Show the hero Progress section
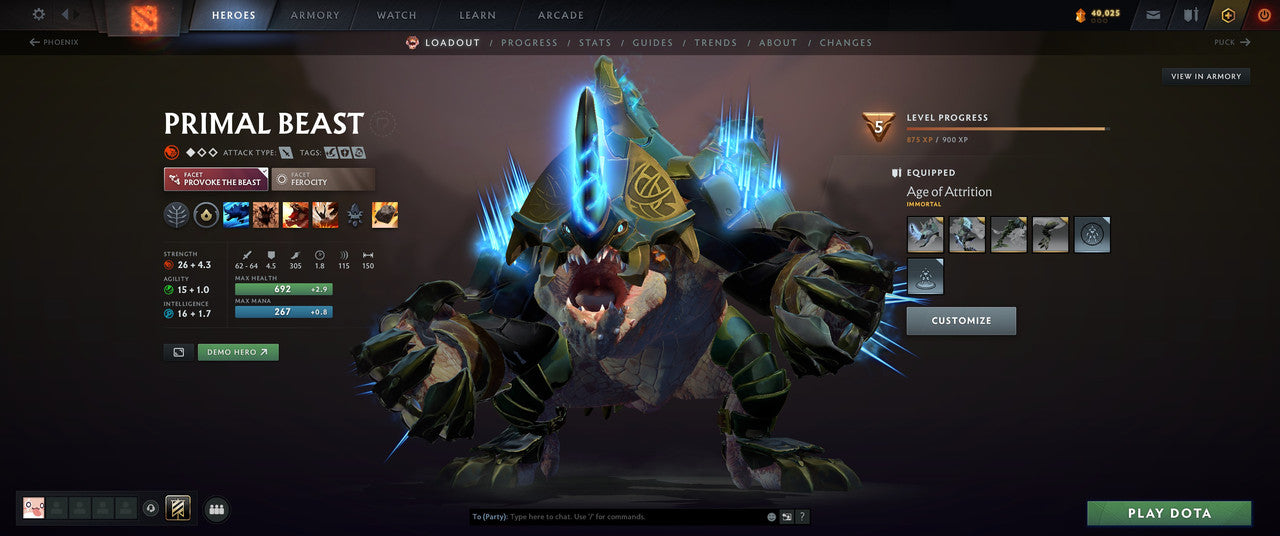The image size is (1280, 536). tap(529, 43)
